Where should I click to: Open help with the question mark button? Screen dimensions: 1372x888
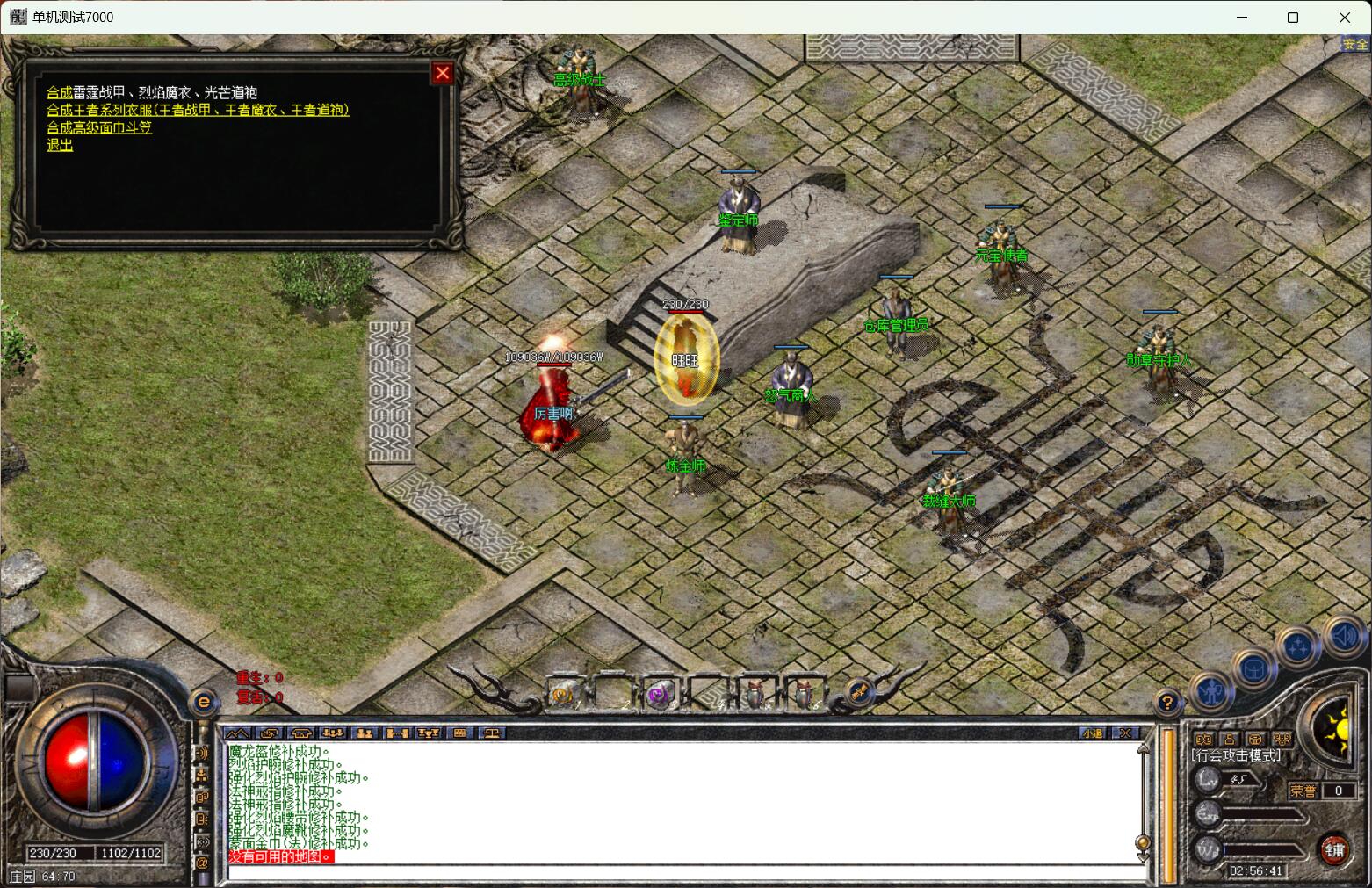[x=1166, y=702]
